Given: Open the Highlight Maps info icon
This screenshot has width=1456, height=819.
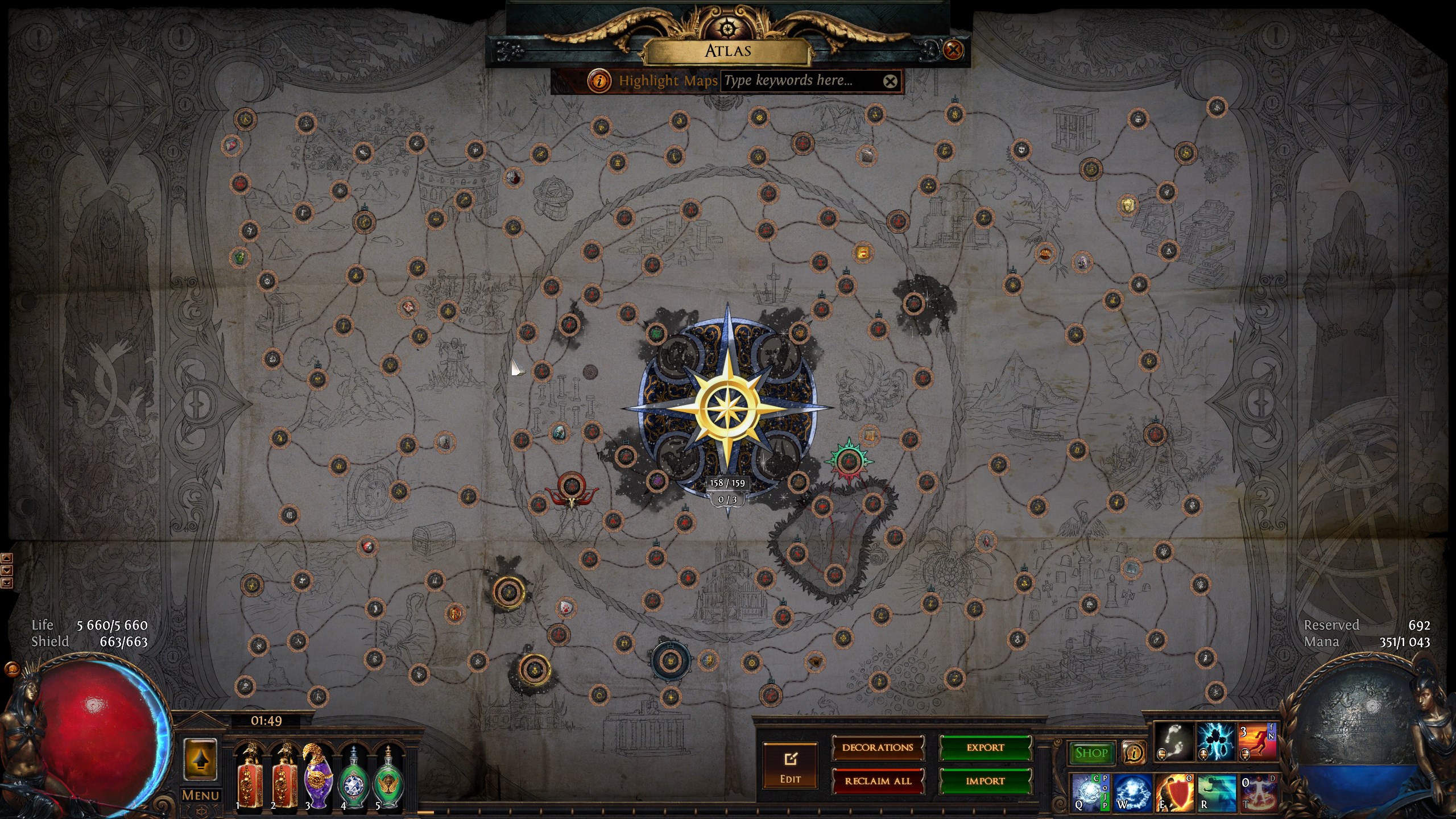Looking at the screenshot, I should click(x=598, y=81).
